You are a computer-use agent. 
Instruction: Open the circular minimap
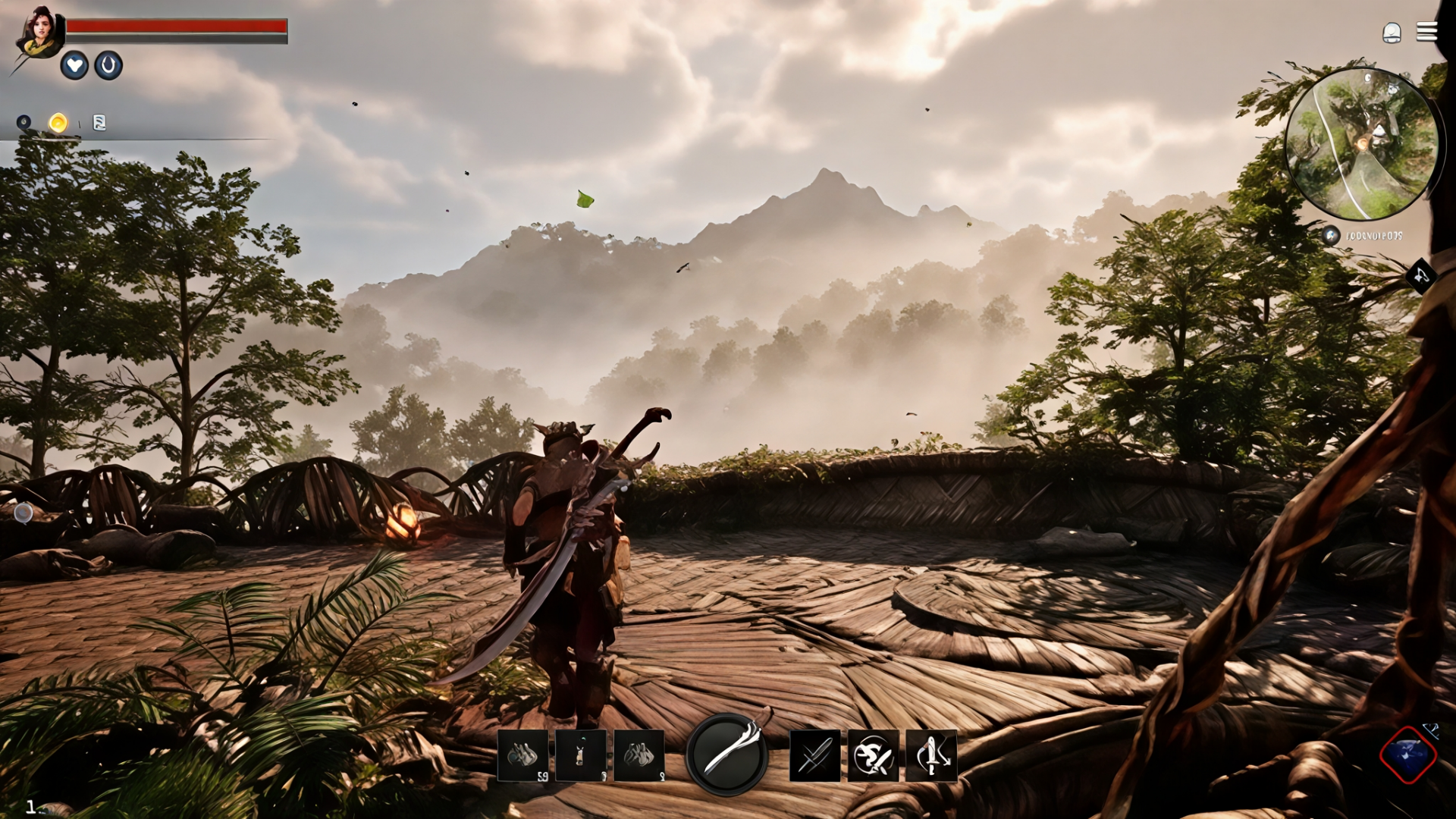point(1362,144)
